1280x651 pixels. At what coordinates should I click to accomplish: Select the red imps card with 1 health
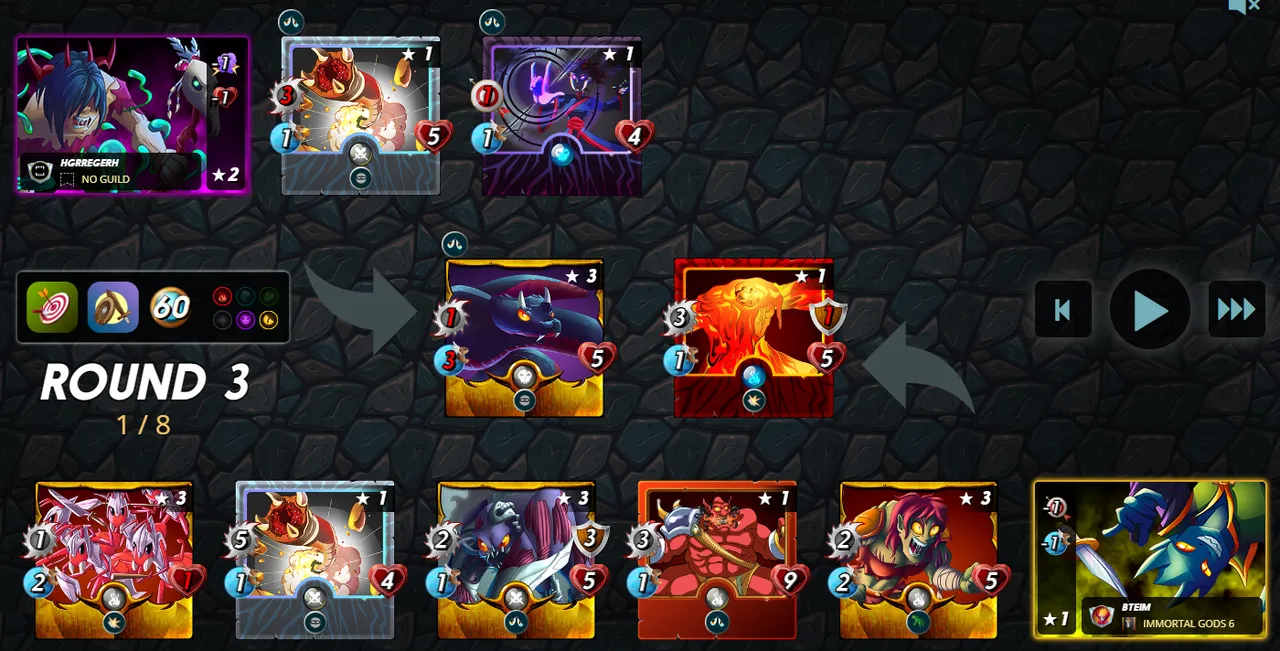coord(114,560)
